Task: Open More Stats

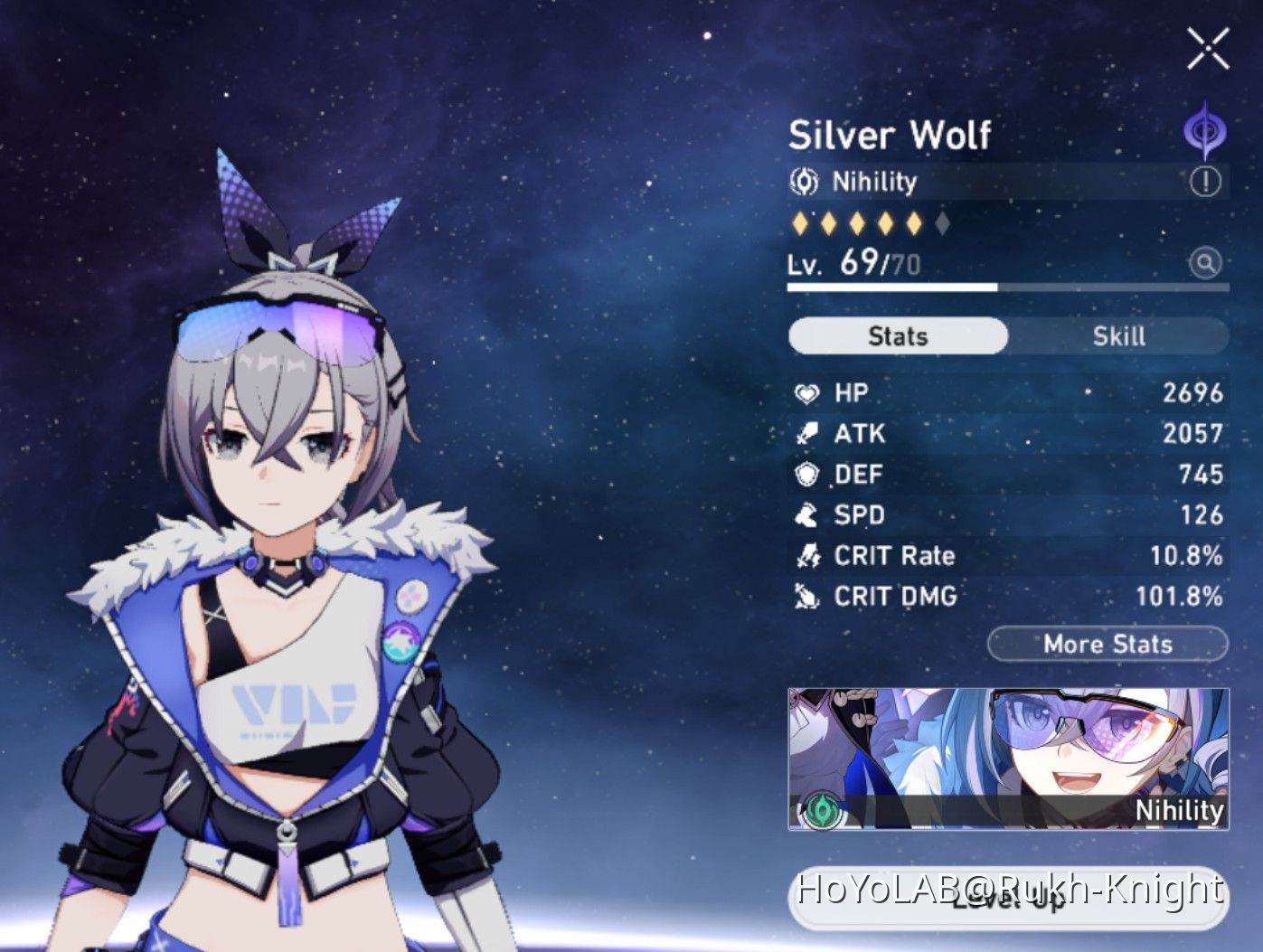Action: [1107, 644]
